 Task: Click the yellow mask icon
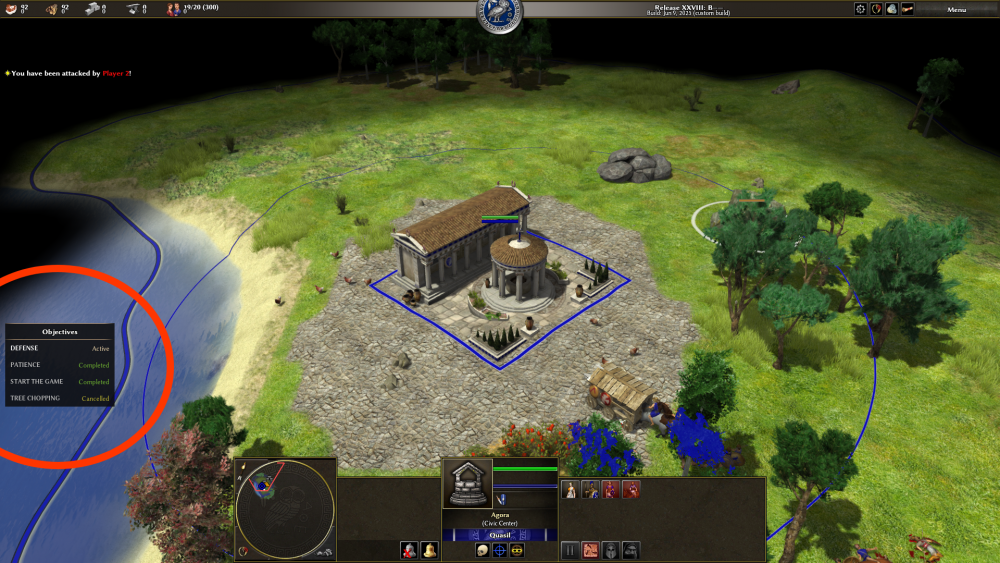517,550
